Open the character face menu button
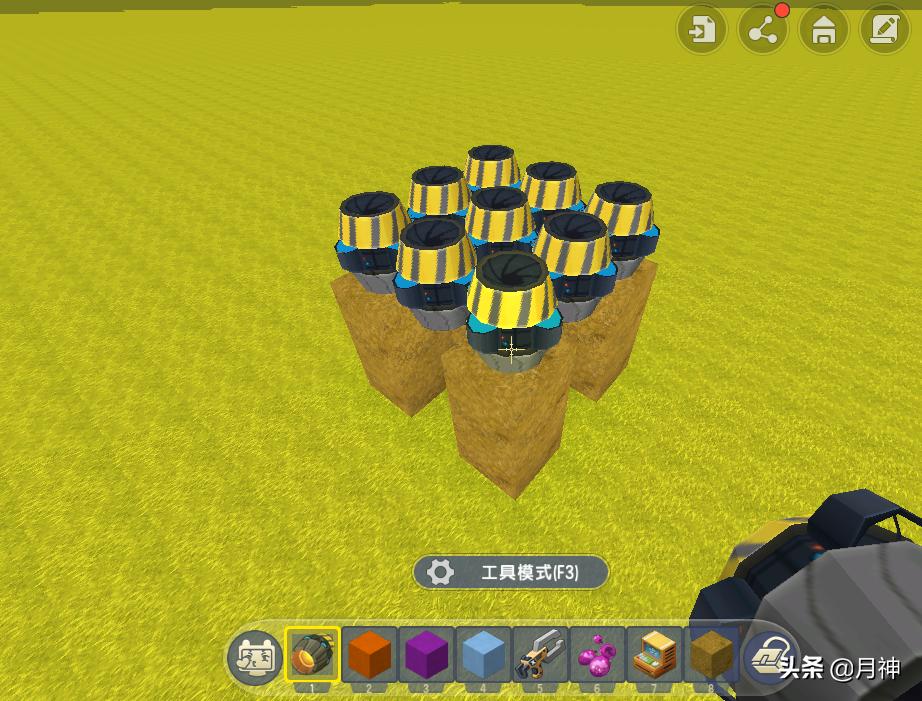Viewport: 922px width, 701px height. tap(255, 656)
